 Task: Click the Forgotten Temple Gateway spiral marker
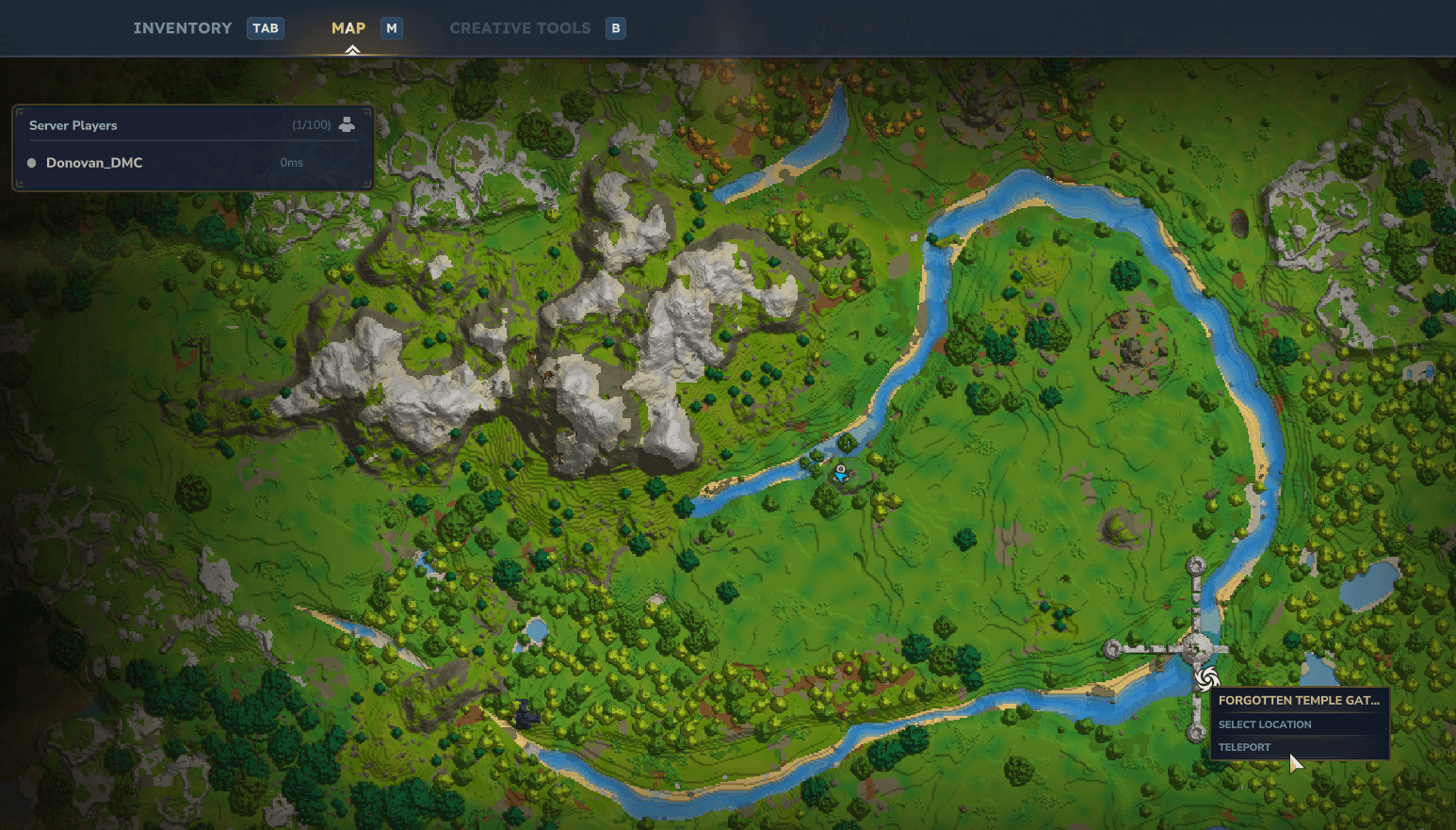1206,678
